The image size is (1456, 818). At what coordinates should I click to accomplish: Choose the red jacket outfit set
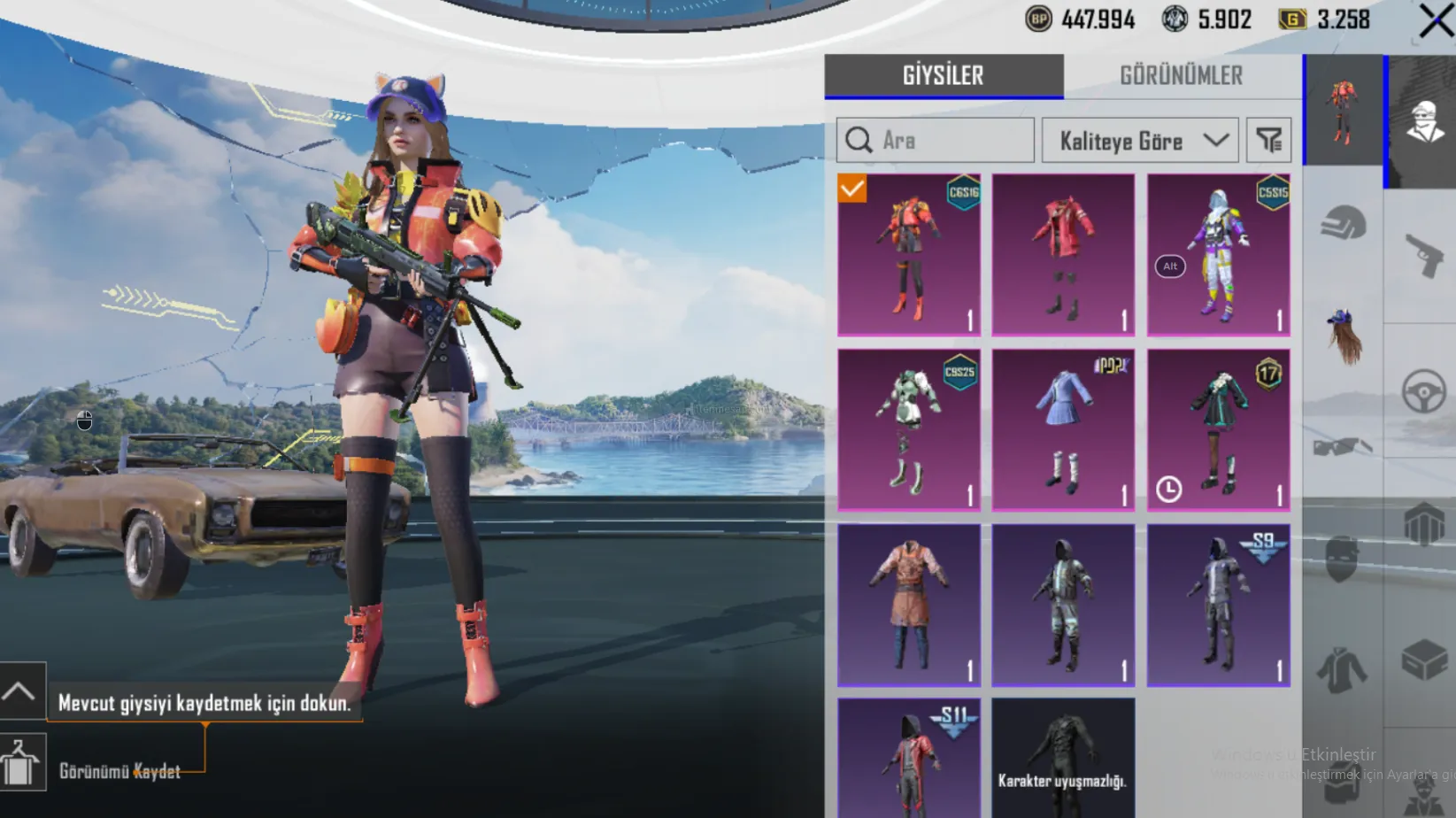[x=1063, y=254]
